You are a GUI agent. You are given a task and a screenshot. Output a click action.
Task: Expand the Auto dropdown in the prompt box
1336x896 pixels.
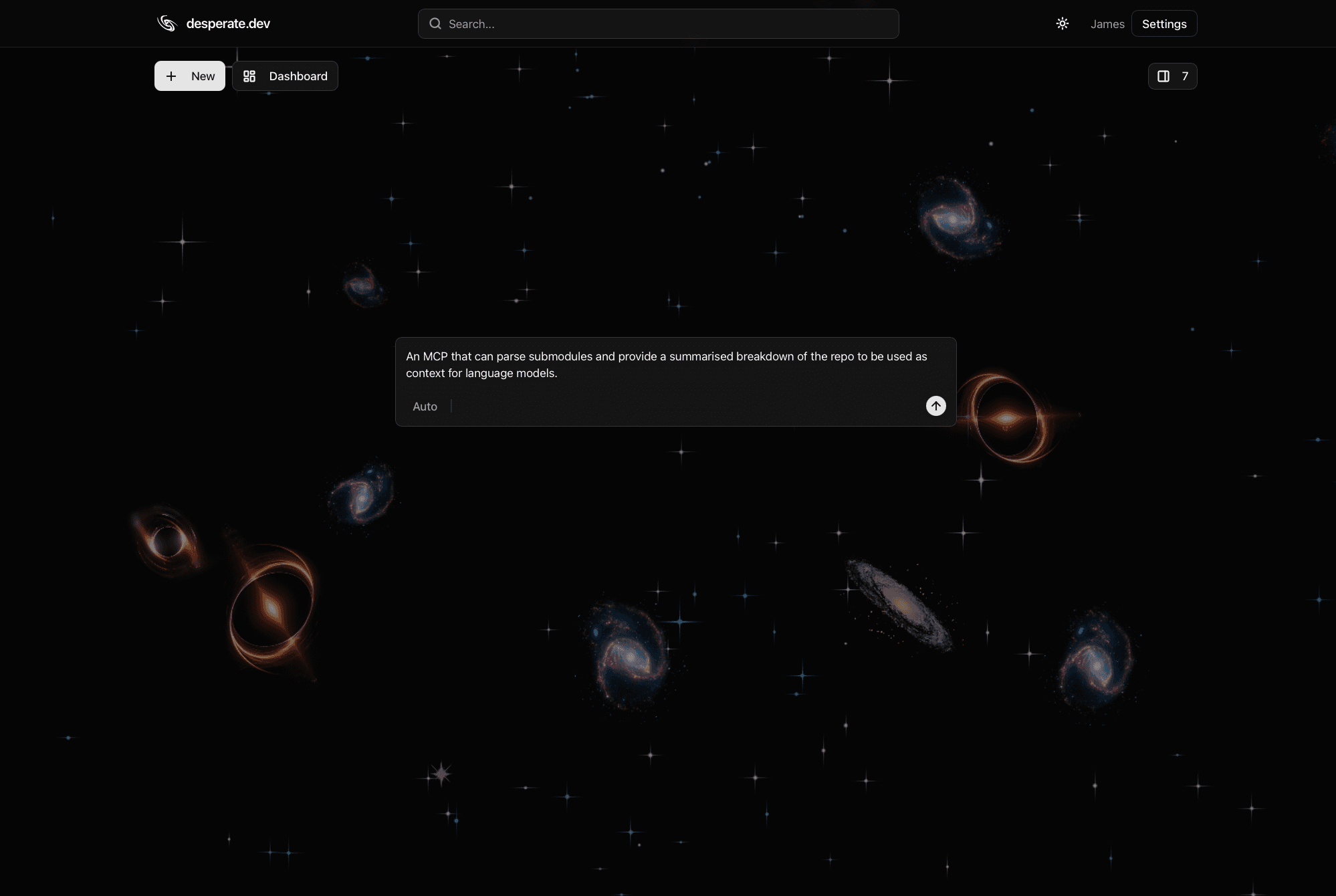425,406
